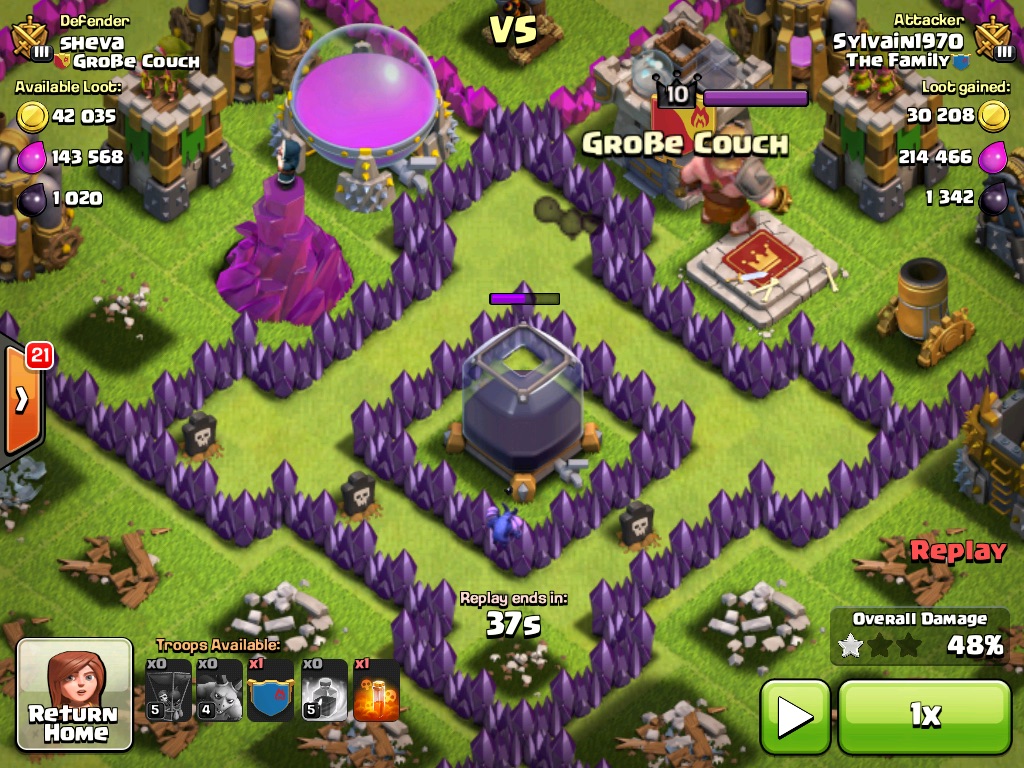This screenshot has height=768, width=1024.
Task: Pick the orange skull spell slot
Action: tap(376, 690)
